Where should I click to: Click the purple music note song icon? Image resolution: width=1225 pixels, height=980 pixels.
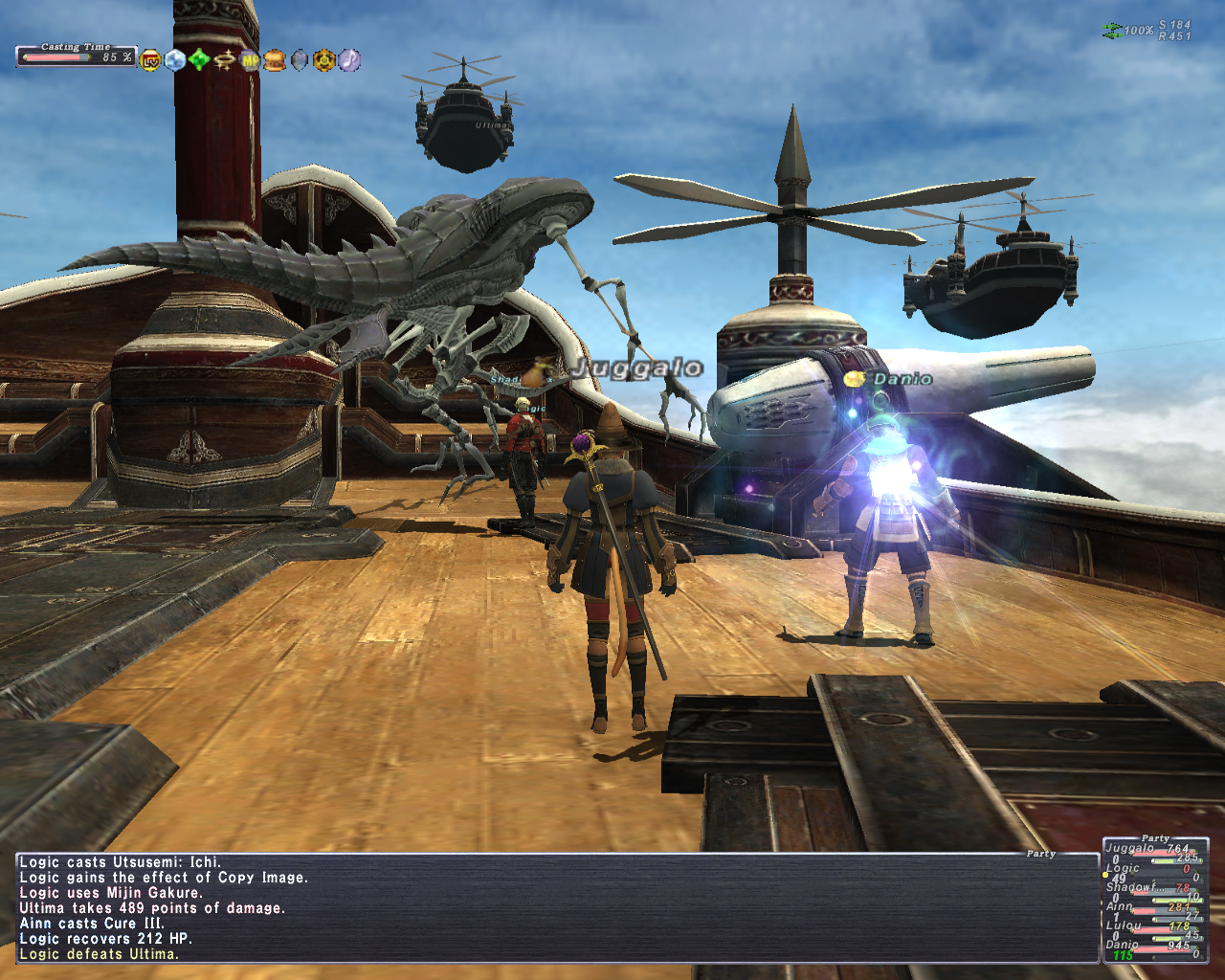point(350,61)
